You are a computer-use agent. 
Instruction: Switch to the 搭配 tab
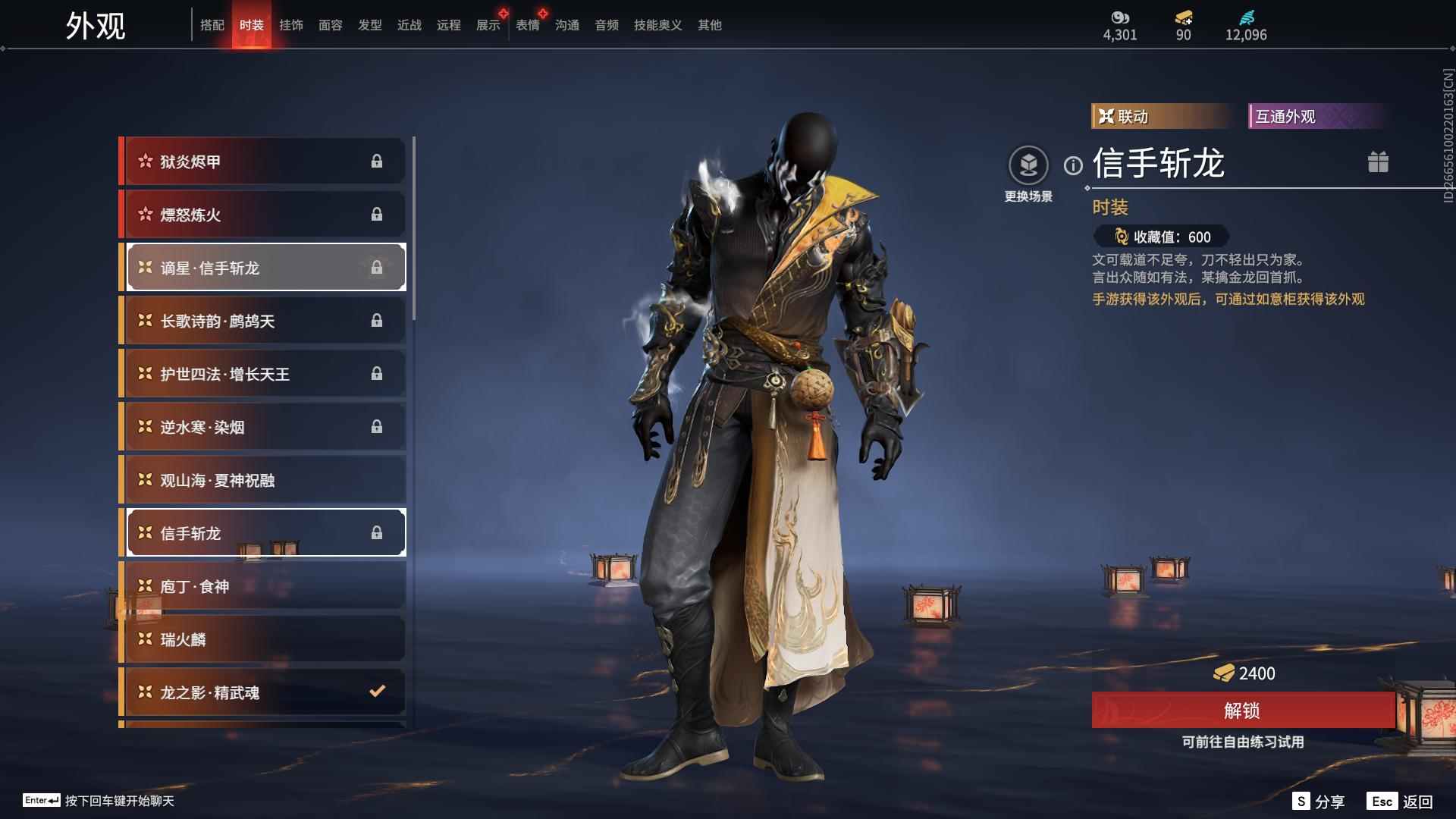pos(212,25)
